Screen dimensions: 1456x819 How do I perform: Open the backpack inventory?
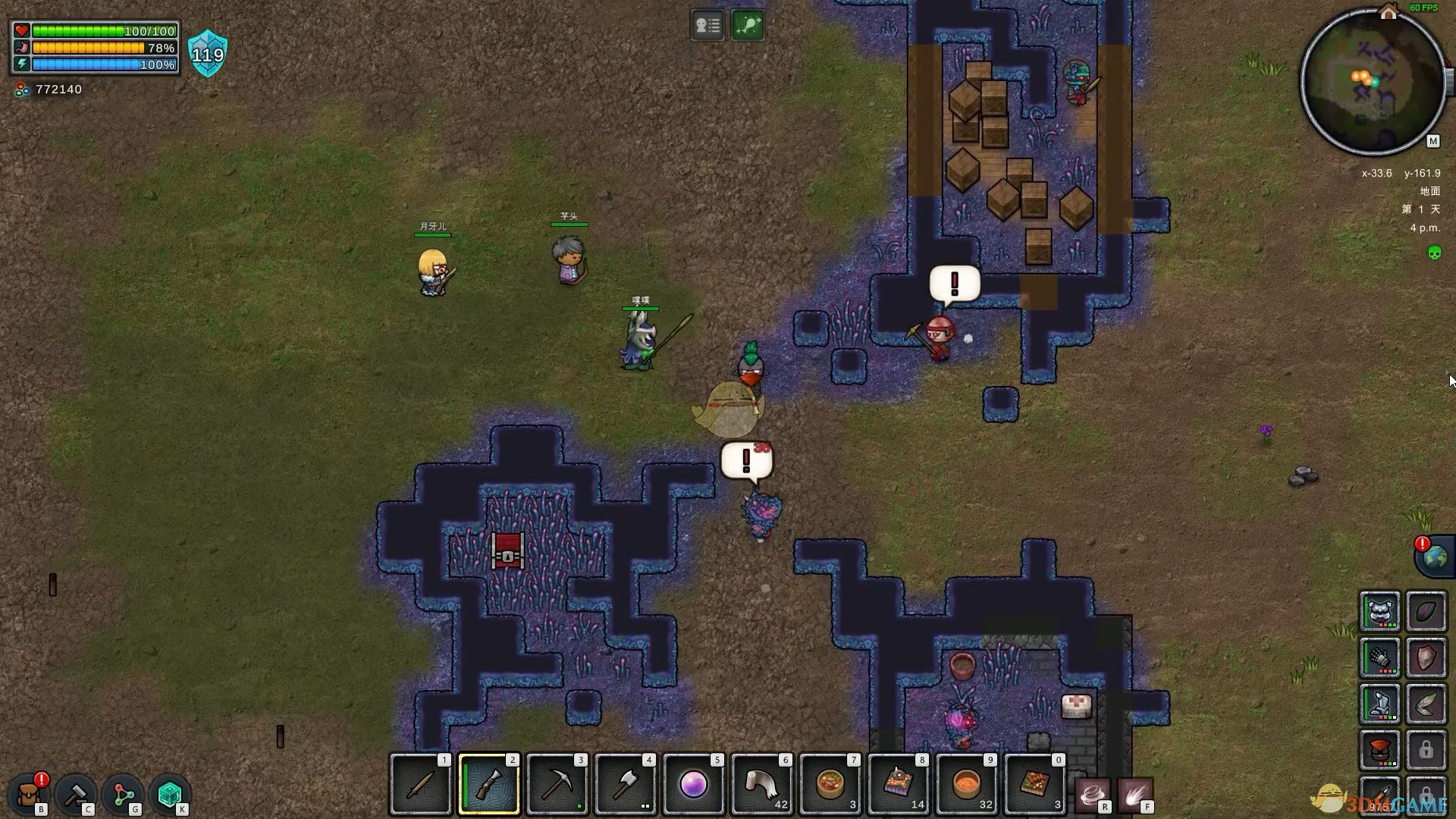29,794
